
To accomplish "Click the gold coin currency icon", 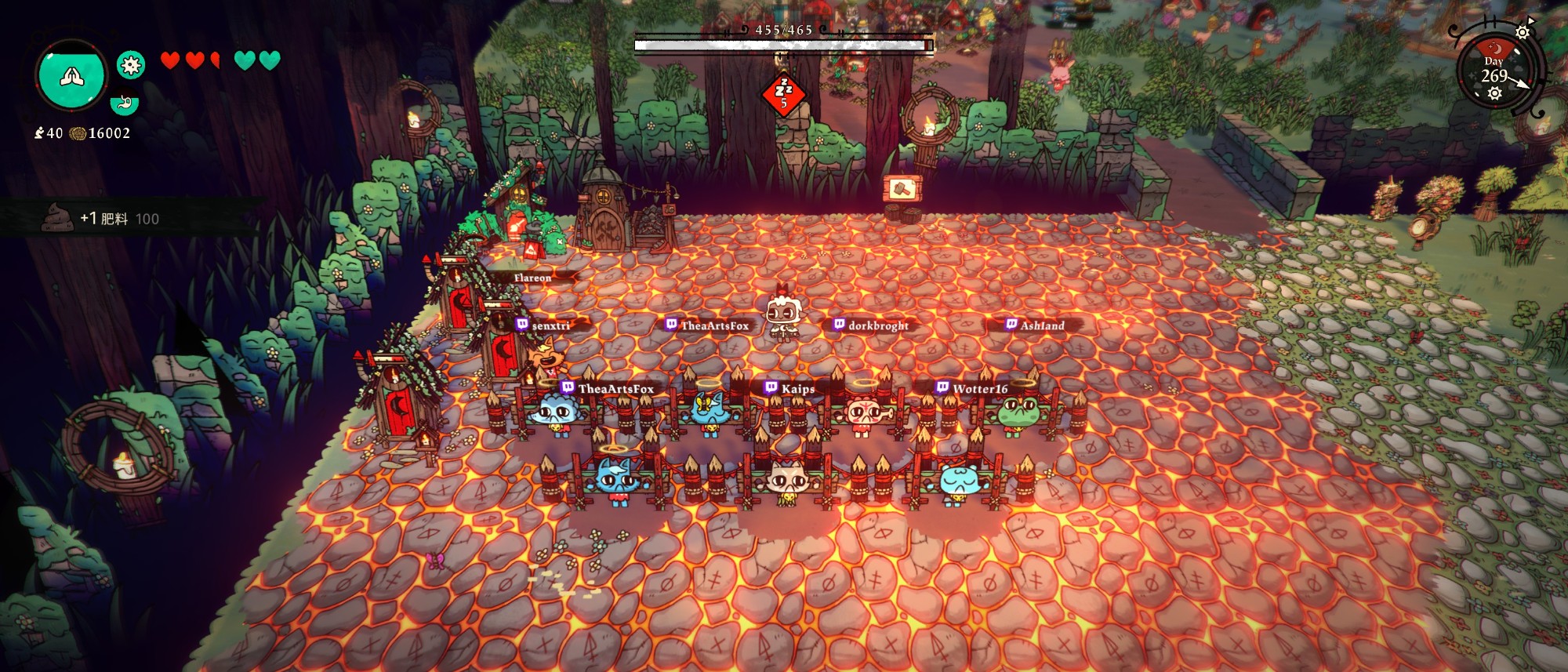I will click(x=78, y=133).
